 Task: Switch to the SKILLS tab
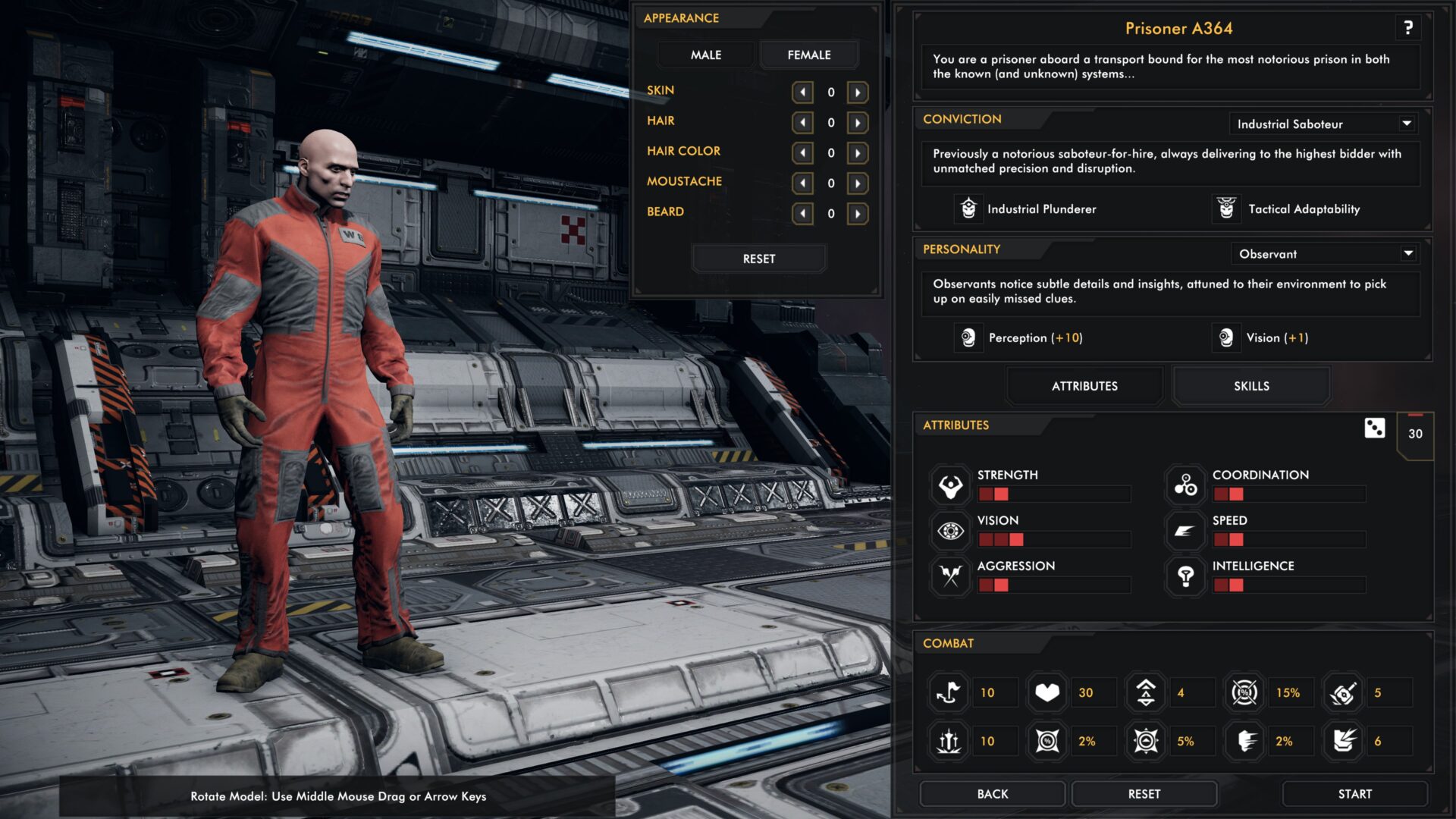click(1251, 386)
